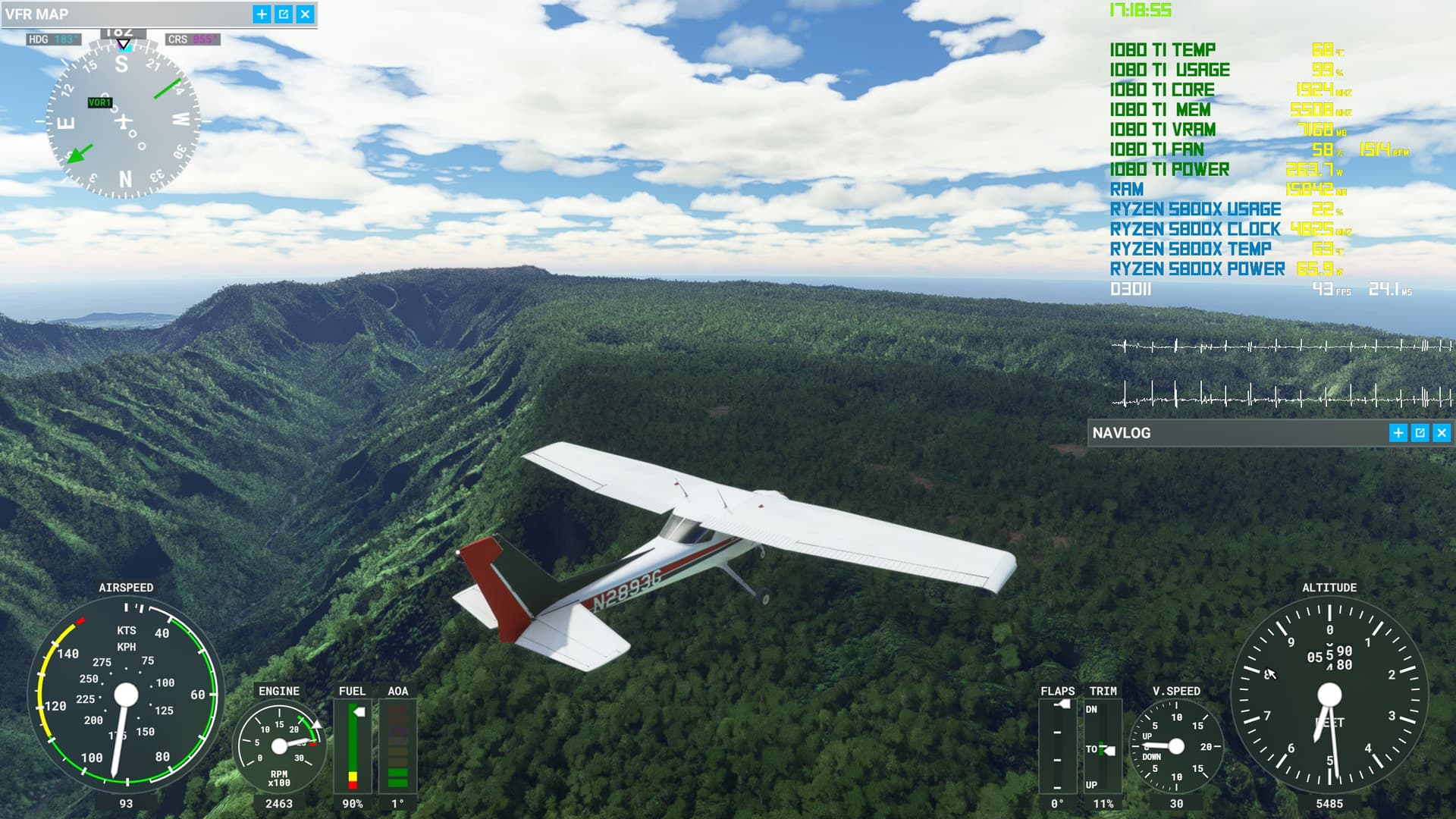Image resolution: width=1456 pixels, height=819 pixels.
Task: Expand the NAVLOG panel with plus
Action: point(1398,433)
